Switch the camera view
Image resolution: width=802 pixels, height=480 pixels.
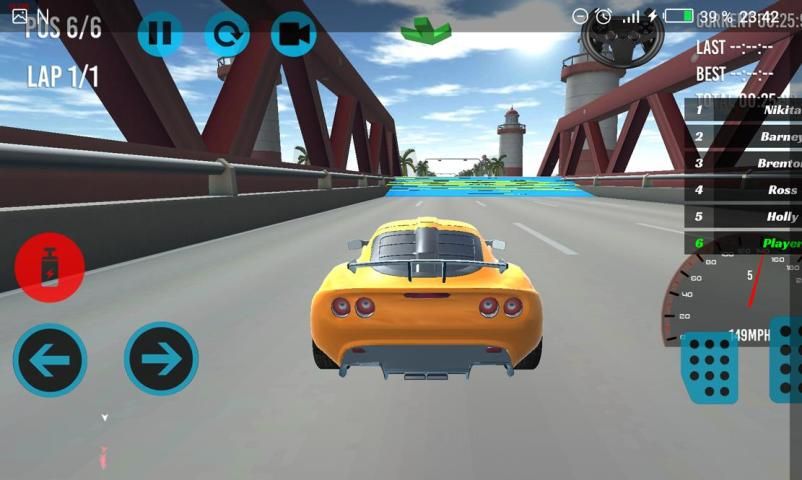[x=293, y=34]
